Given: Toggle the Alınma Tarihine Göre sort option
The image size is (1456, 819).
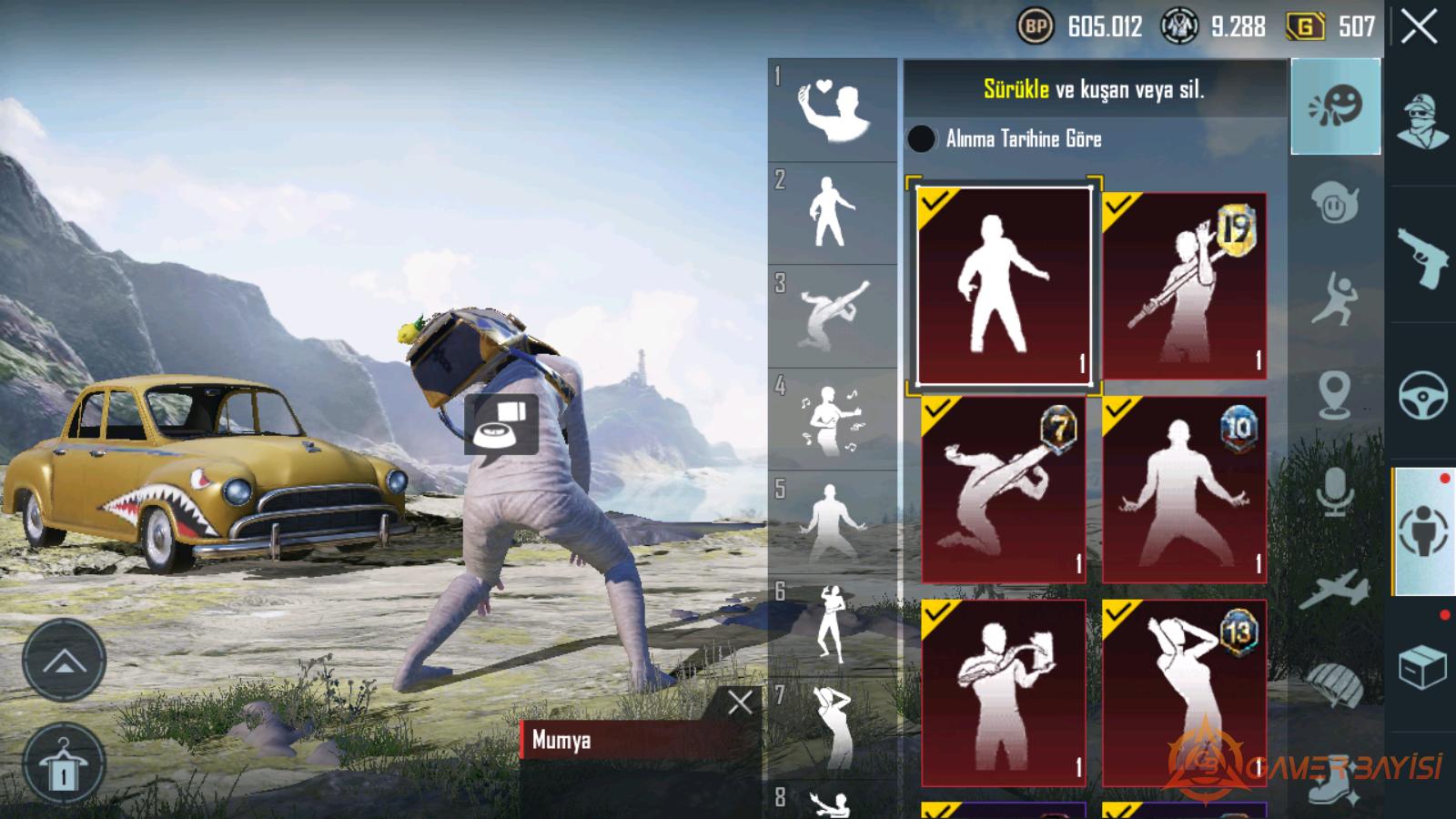Looking at the screenshot, I should pos(921,138).
